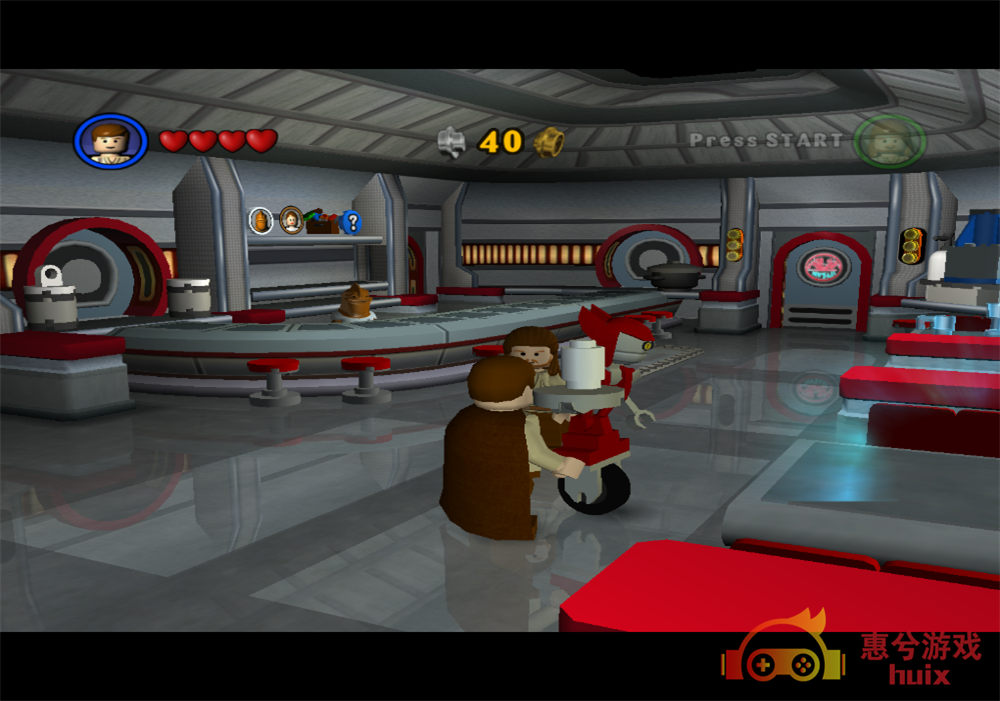Click the gold LEGO stud icon
Image resolution: width=1000 pixels, height=701 pixels.
pos(548,142)
